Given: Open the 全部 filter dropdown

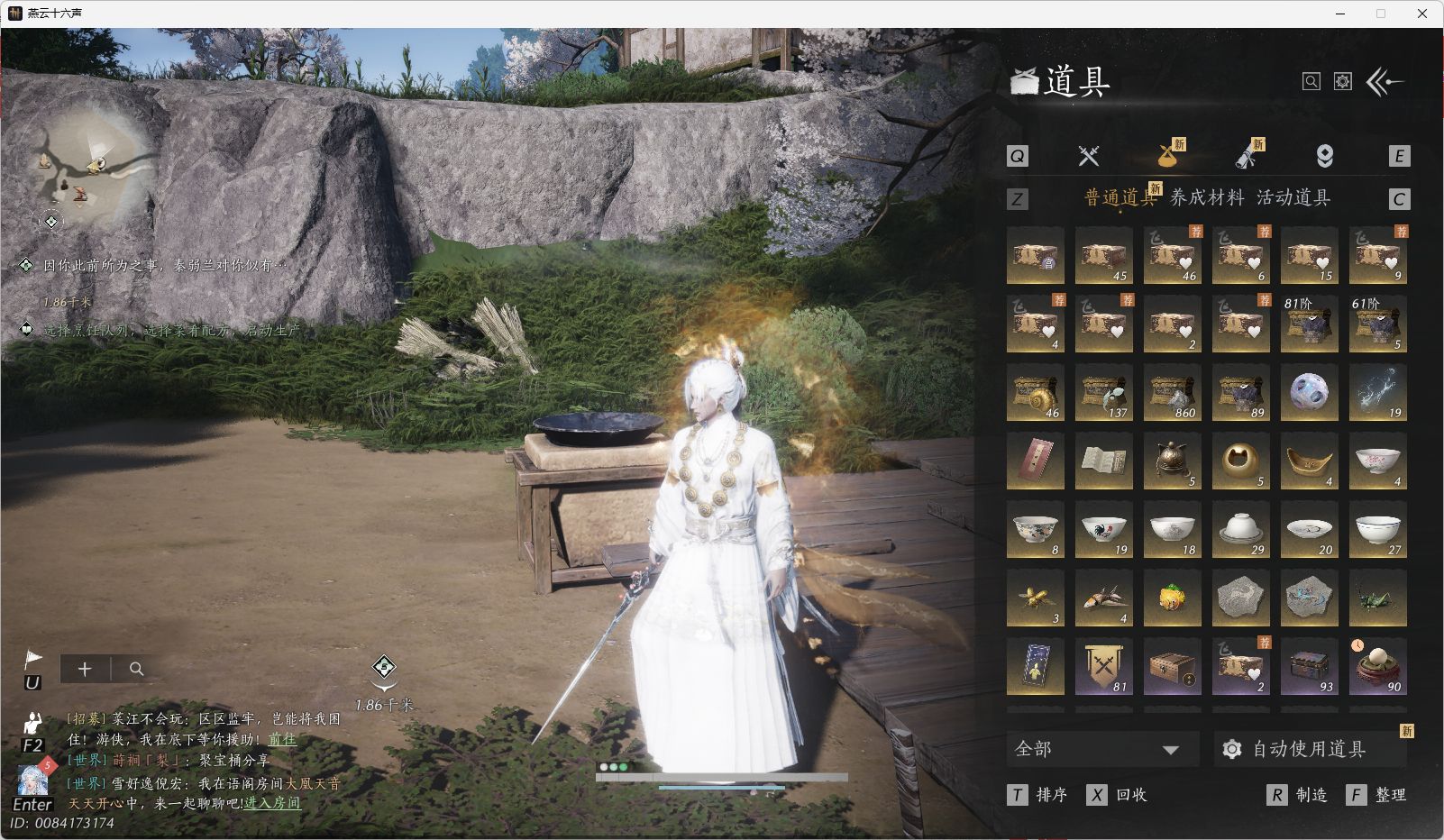Looking at the screenshot, I should click(x=1101, y=749).
